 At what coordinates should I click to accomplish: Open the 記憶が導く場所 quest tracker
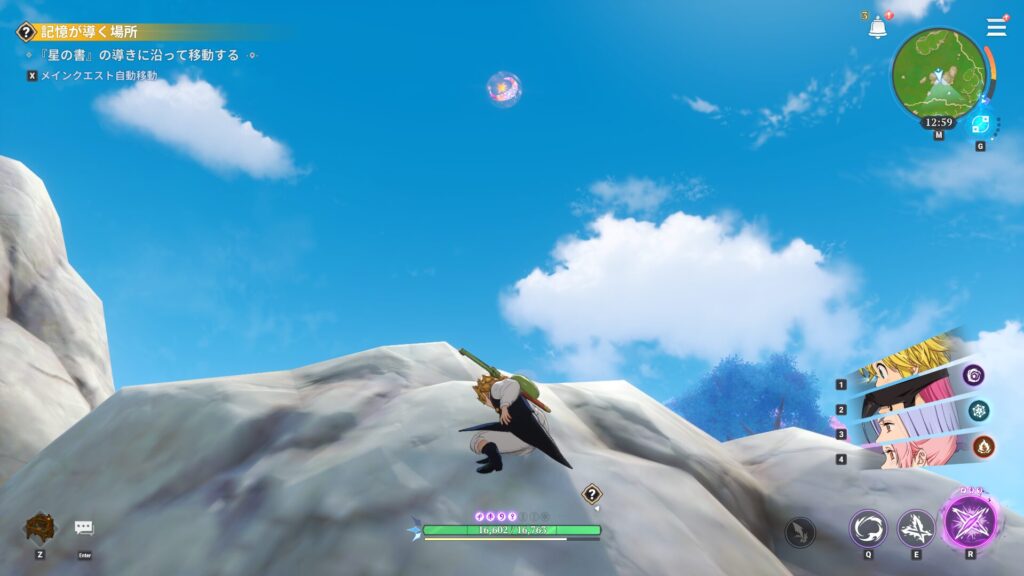[x=88, y=31]
